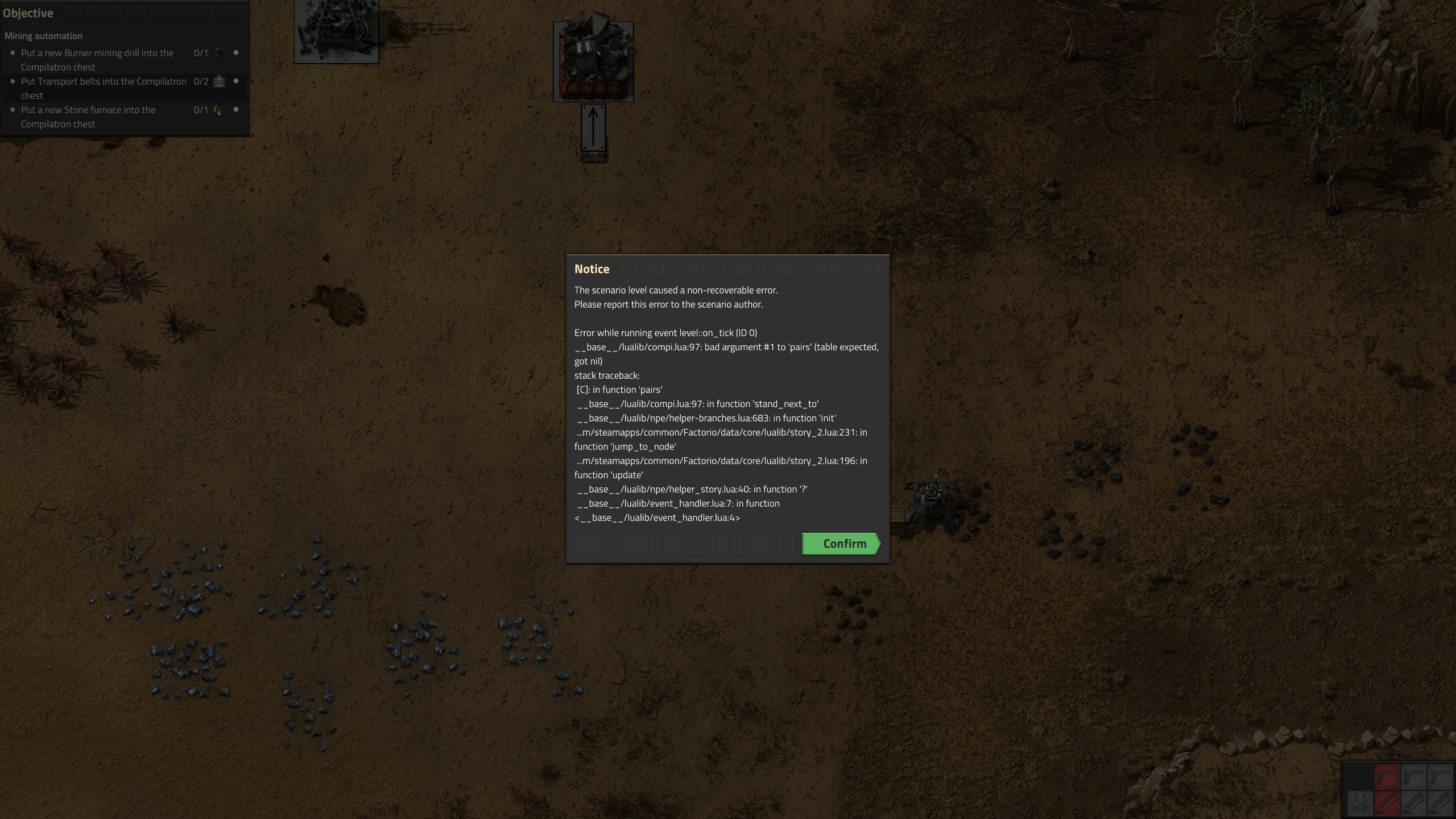This screenshot has width=1456, height=819.
Task: Open the armor equipment slot
Action: coord(1360,803)
